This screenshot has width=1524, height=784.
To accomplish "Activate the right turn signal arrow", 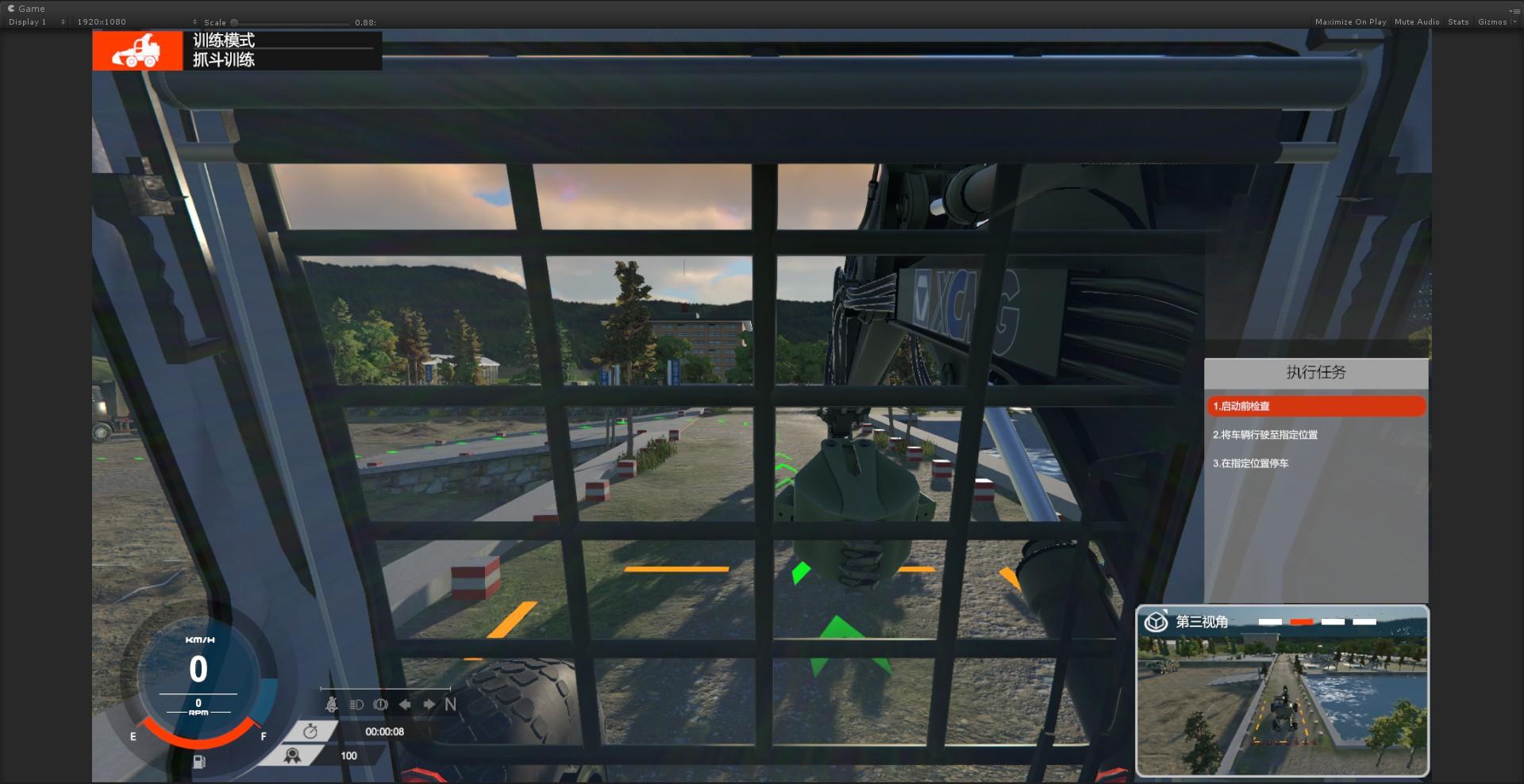I will (429, 705).
